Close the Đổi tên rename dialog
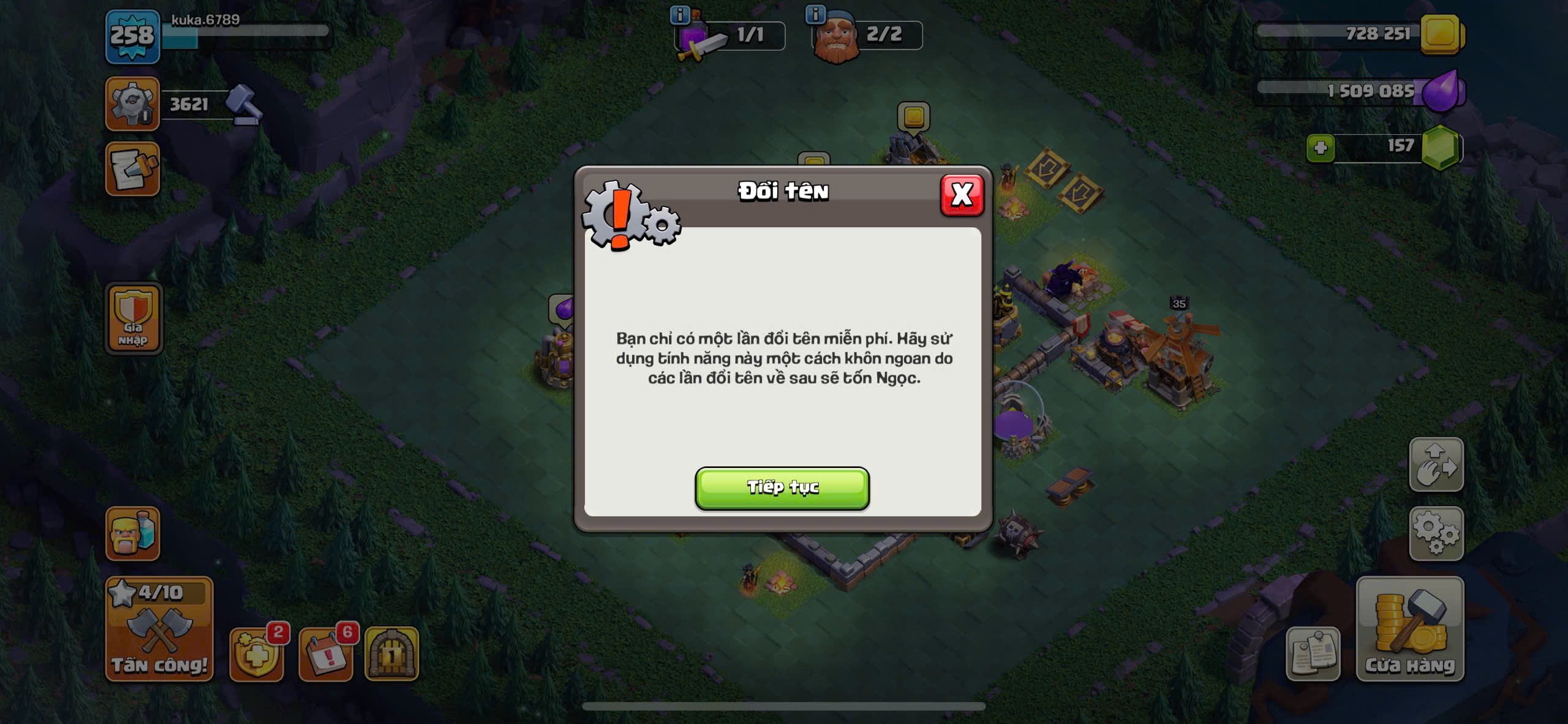The width and height of the screenshot is (1568, 724). pyautogui.click(x=962, y=195)
